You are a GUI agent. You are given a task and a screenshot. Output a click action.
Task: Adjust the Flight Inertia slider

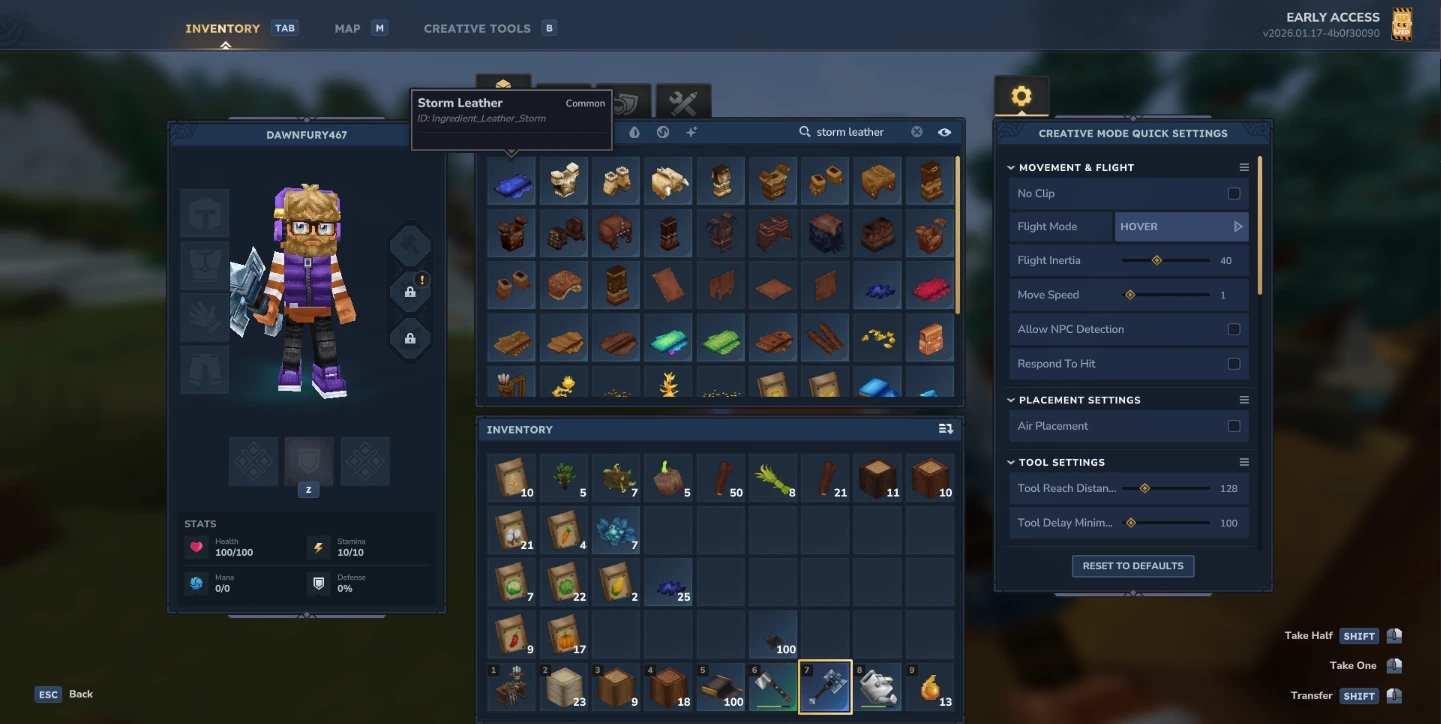(x=1158, y=260)
